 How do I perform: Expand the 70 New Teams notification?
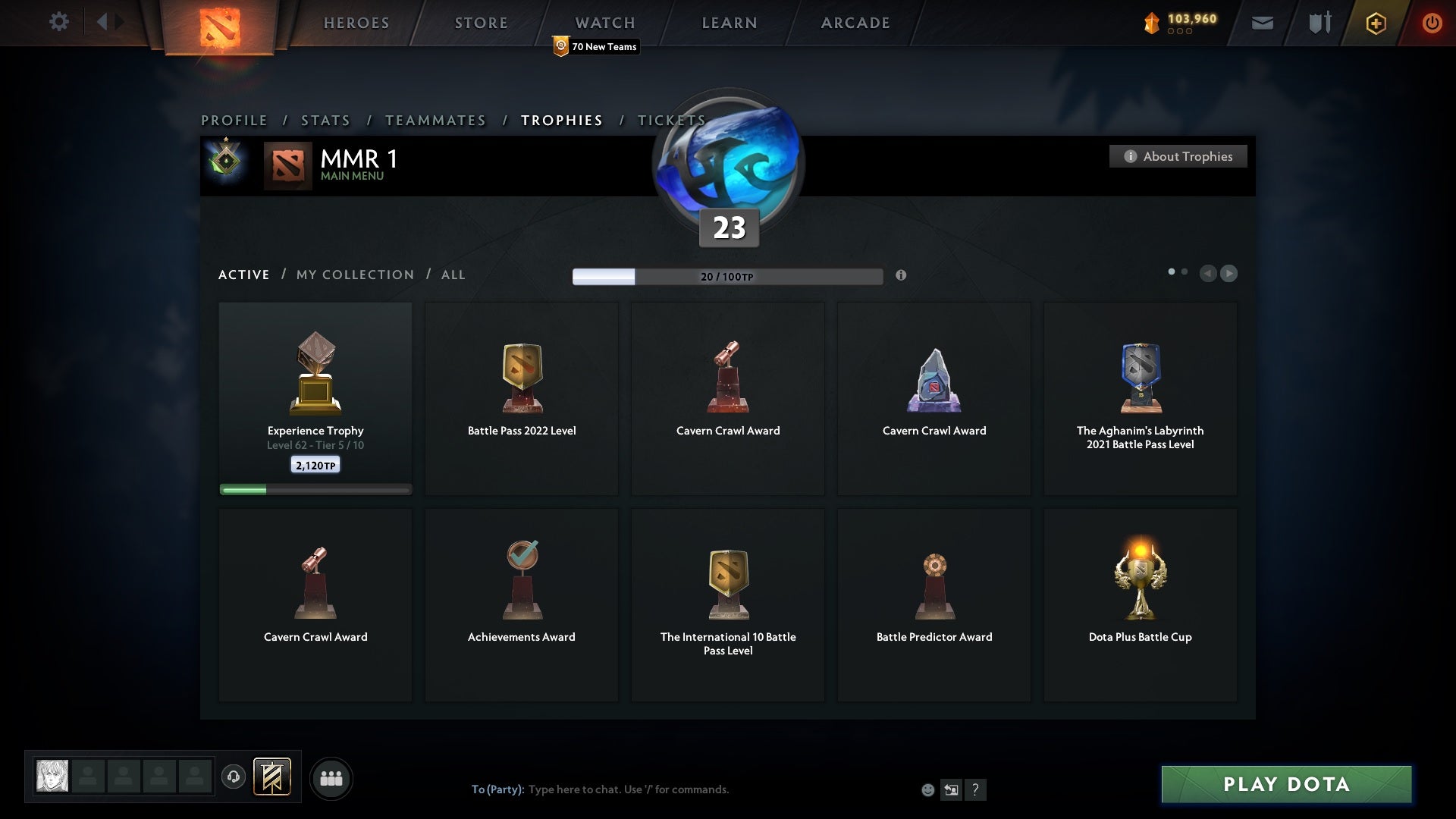(595, 46)
